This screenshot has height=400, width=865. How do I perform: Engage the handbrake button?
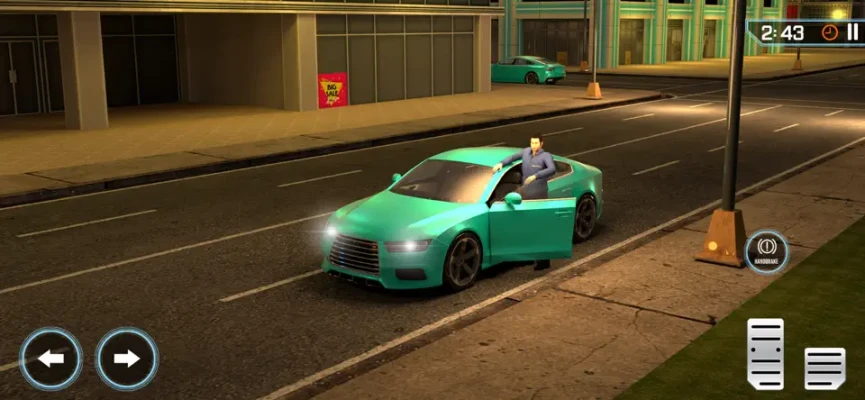[x=767, y=250]
